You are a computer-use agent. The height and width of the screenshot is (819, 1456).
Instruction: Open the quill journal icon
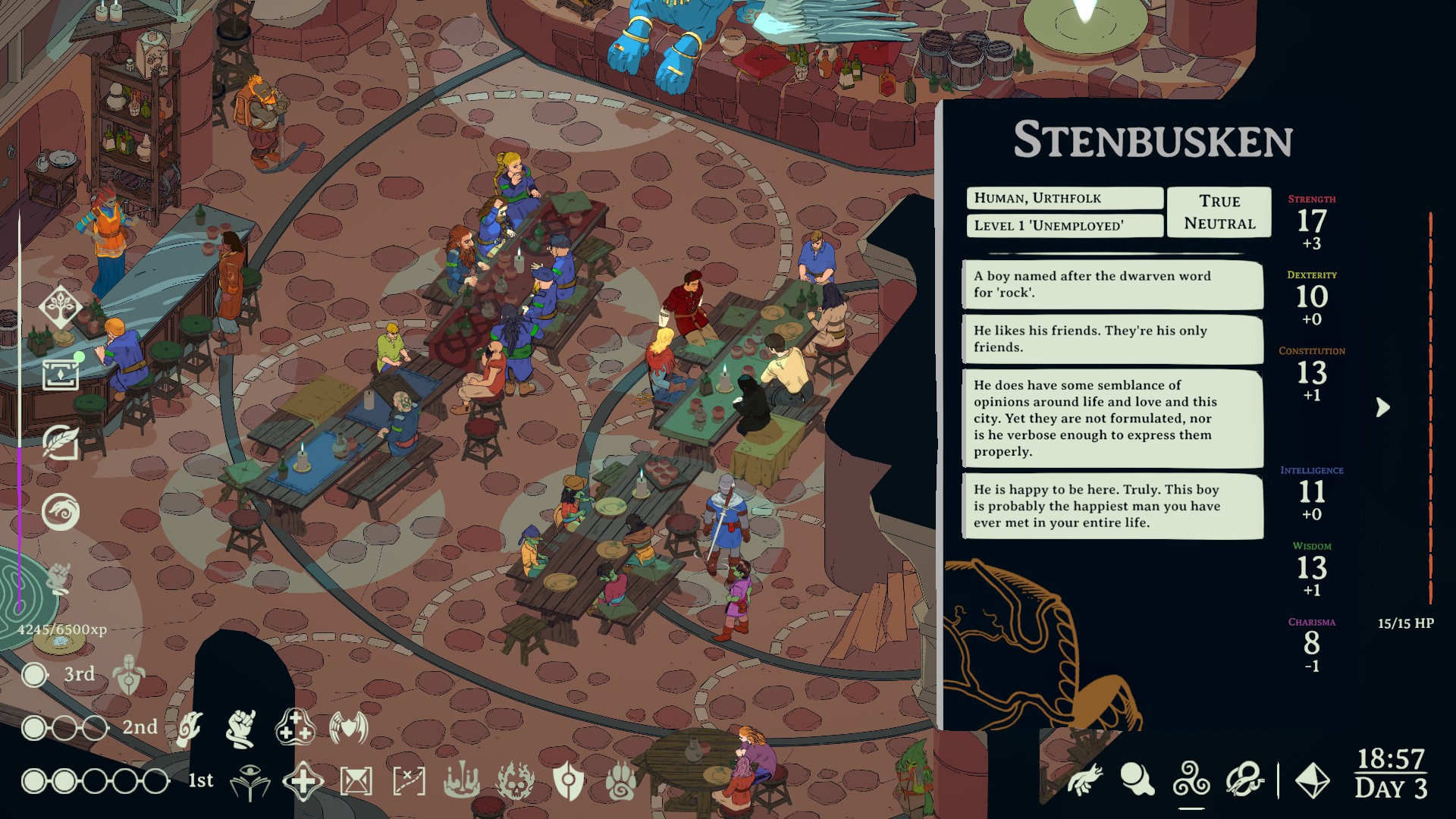(61, 442)
